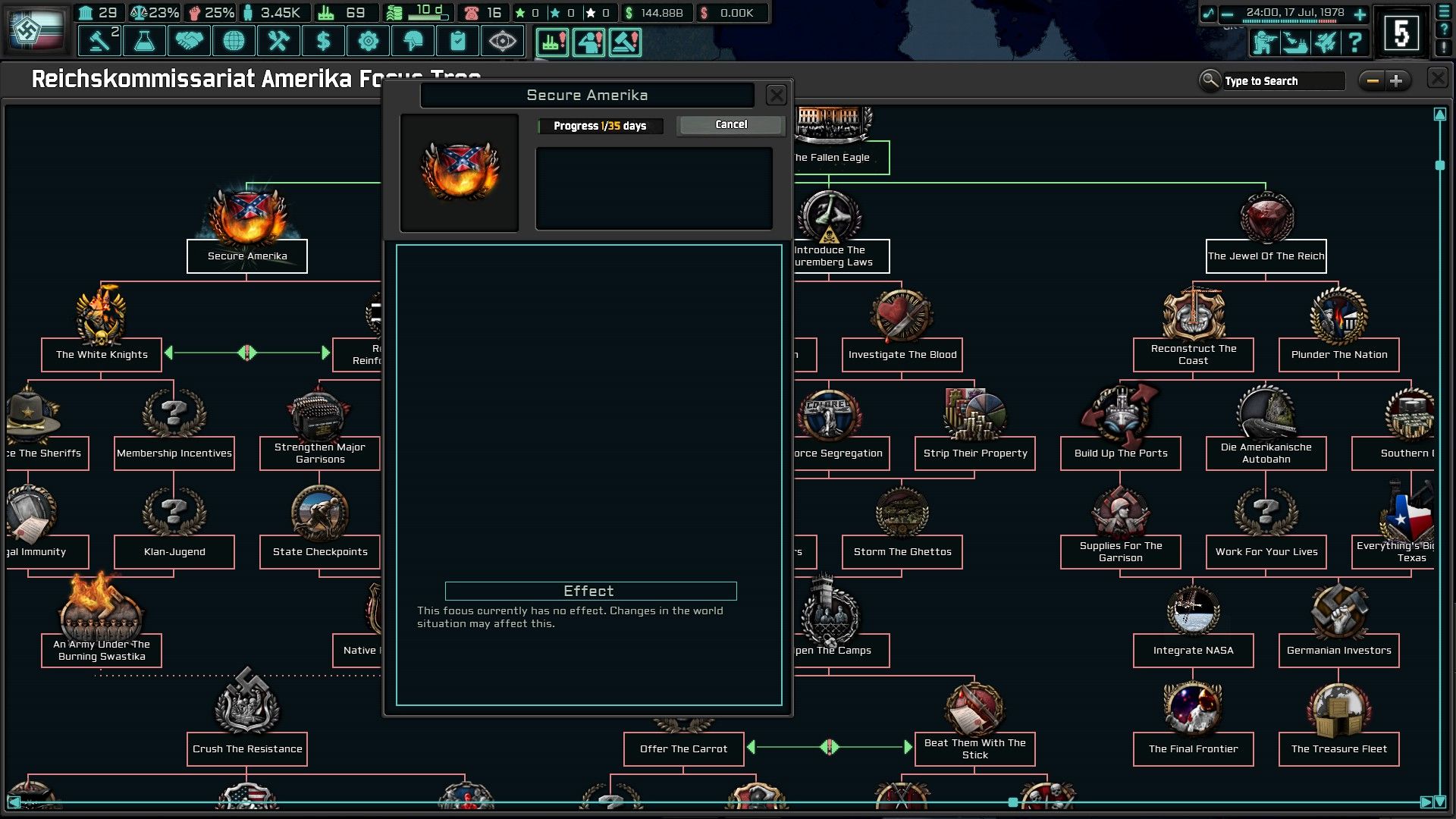Close the focus tree window
Viewport: 1456px width, 819px height.
pos(1437,79)
